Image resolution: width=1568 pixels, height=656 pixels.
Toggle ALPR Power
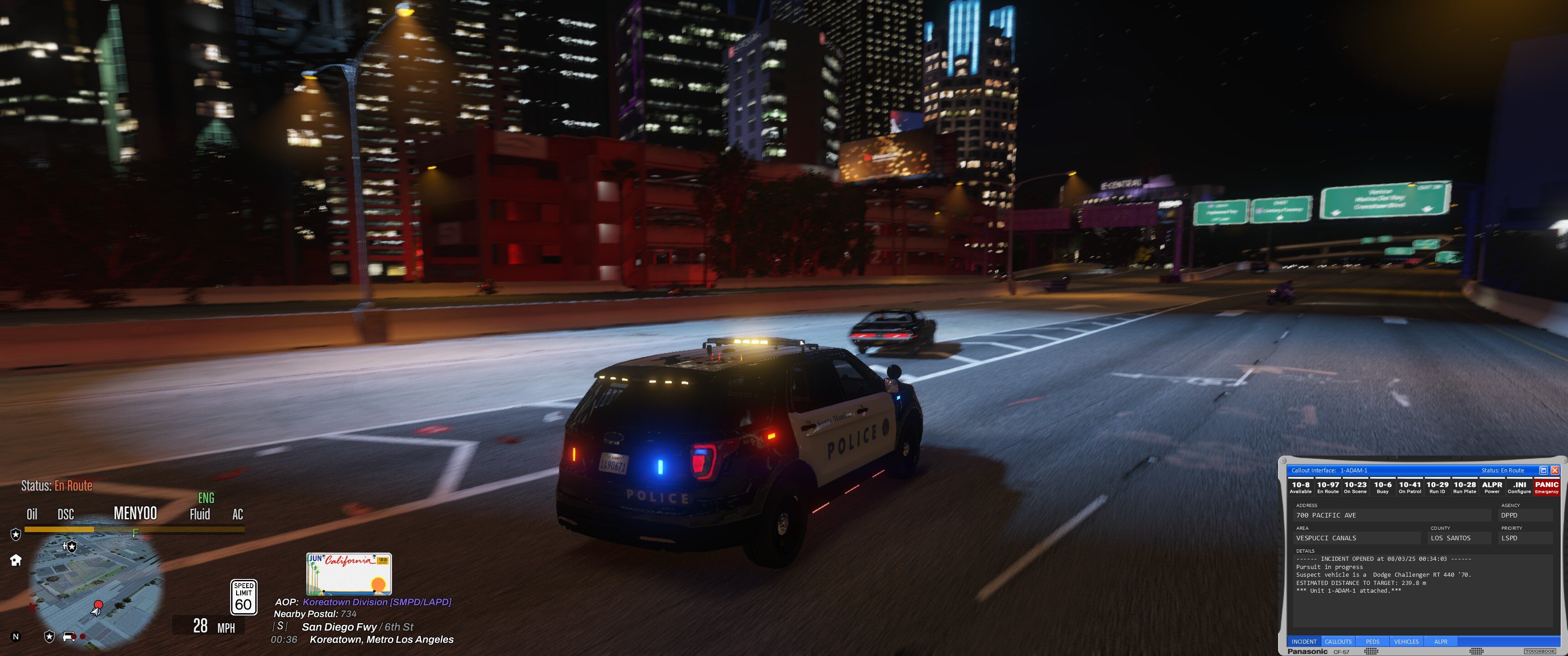[x=1492, y=487]
